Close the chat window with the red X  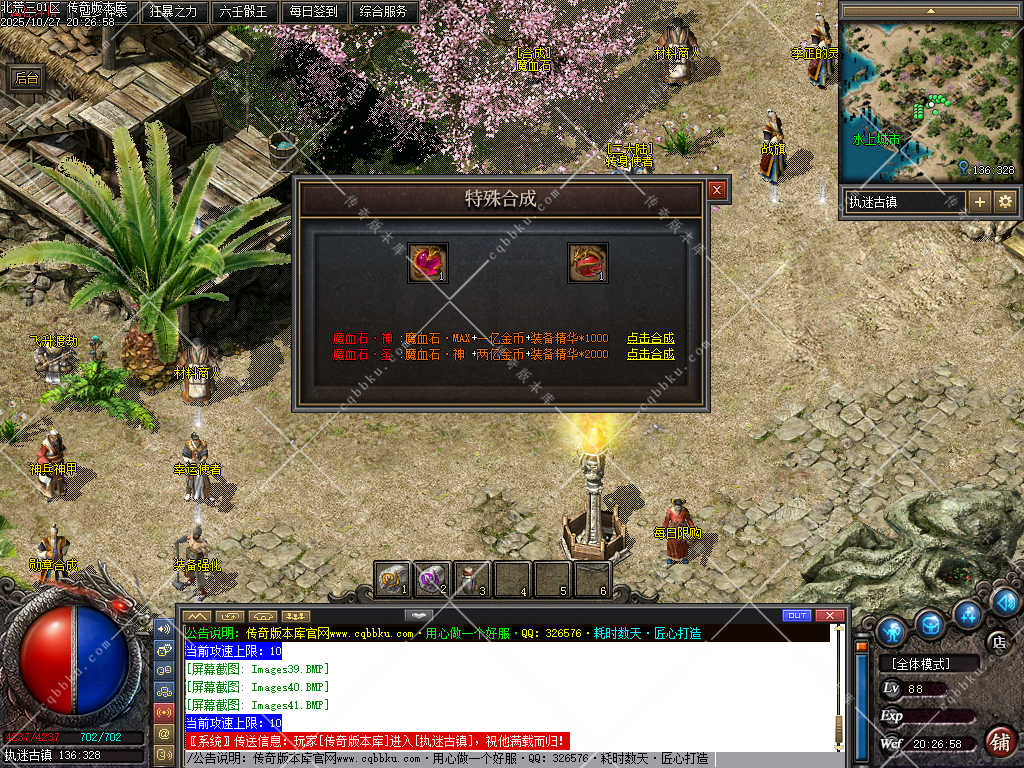click(x=829, y=615)
